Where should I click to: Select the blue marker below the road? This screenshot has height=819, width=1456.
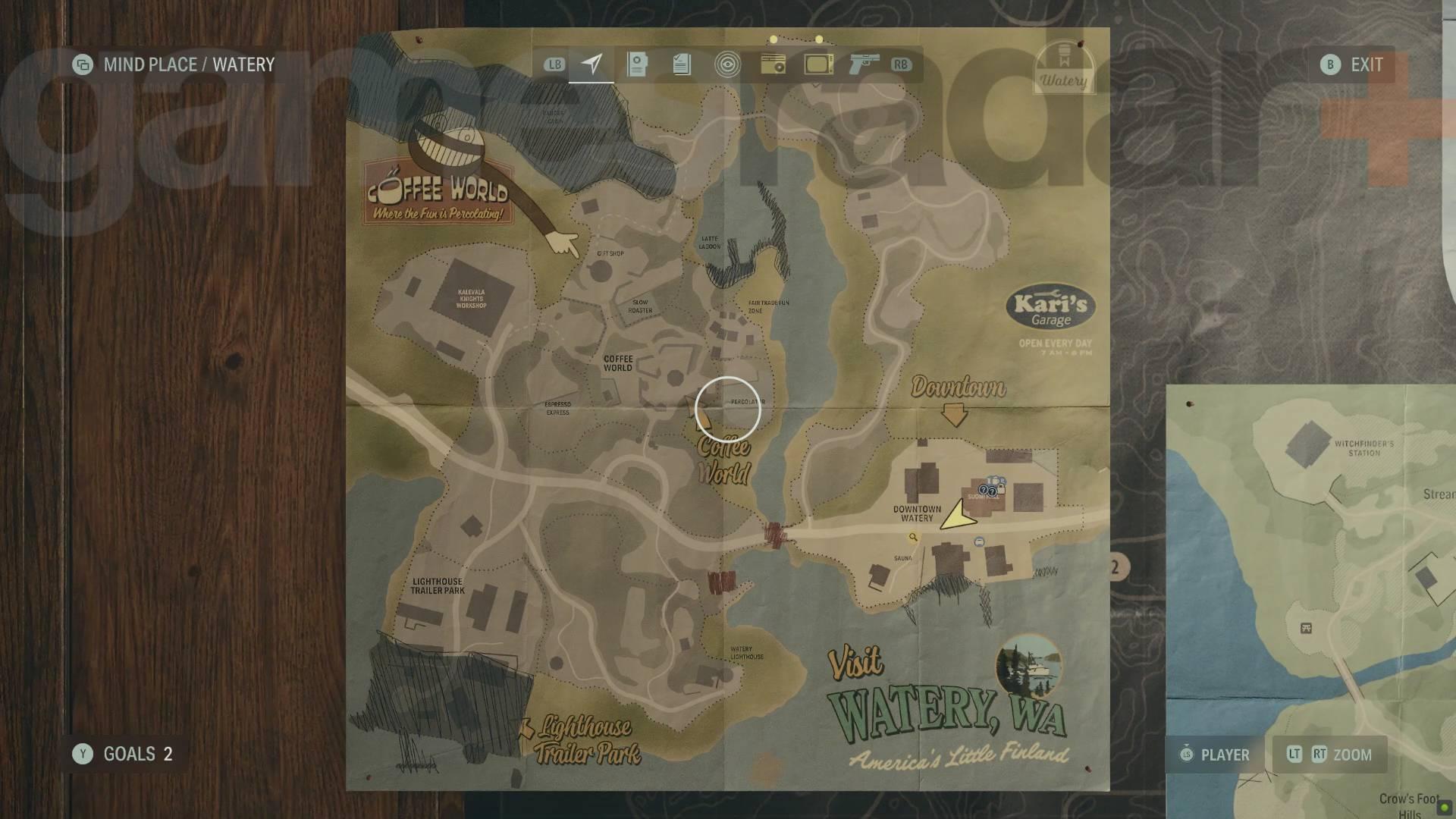[979, 542]
